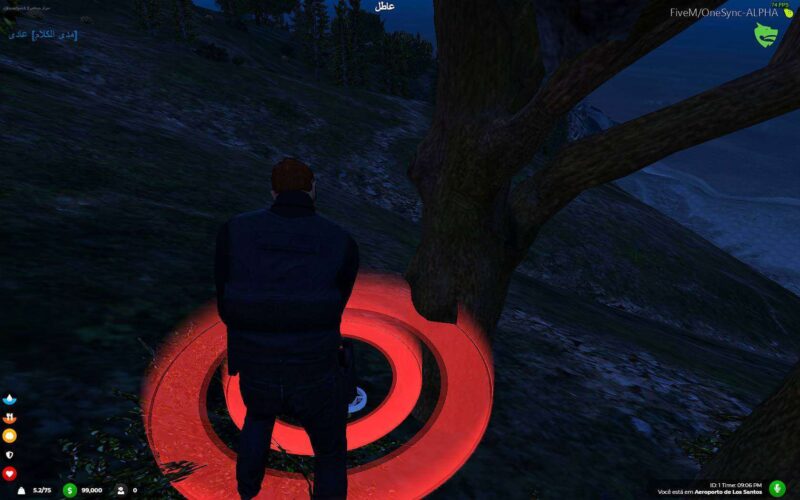This screenshot has width=800, height=500.
Task: Select the red heart health icon
Action: [10, 473]
